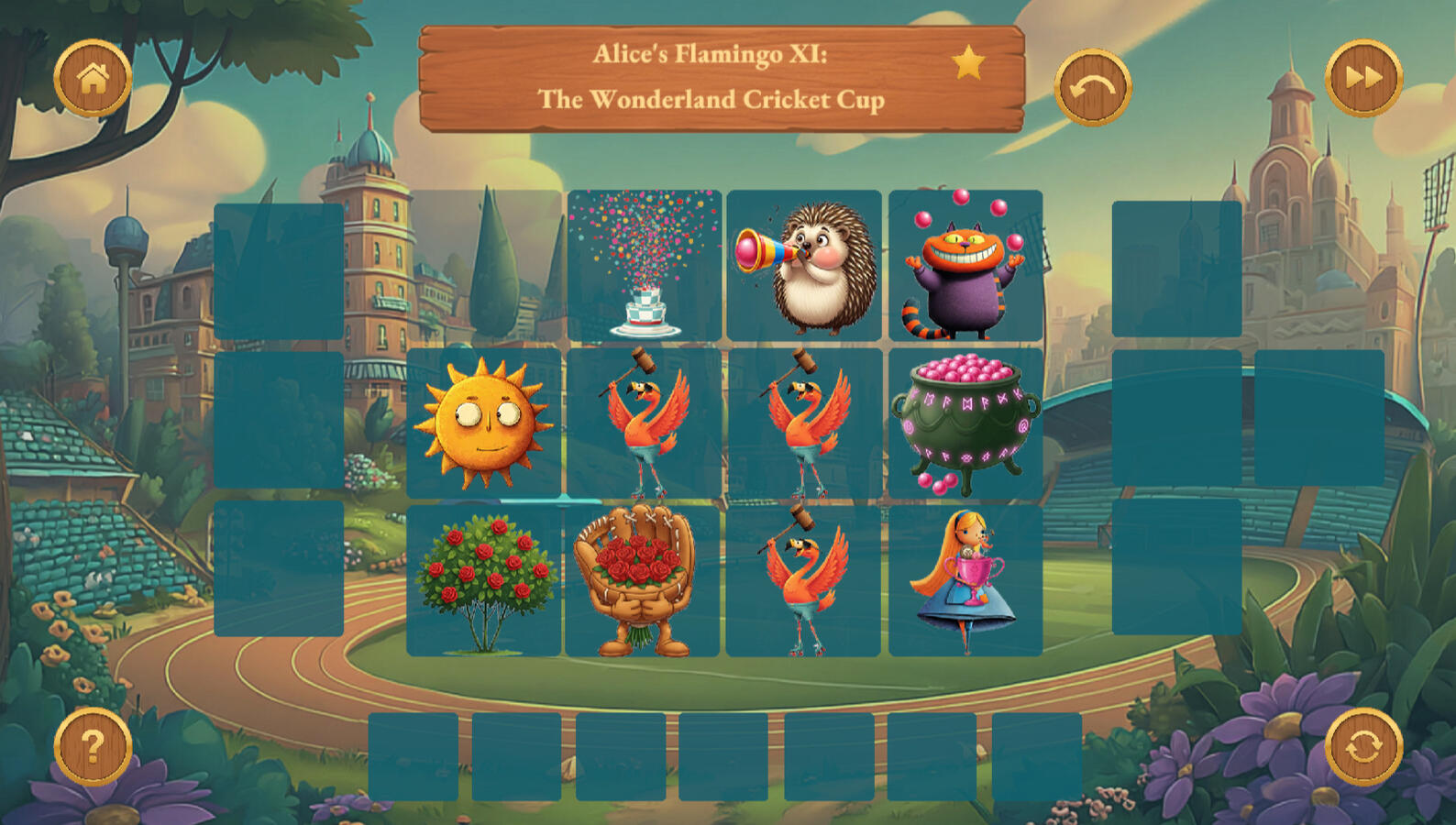Viewport: 1456px width, 825px height.
Task: Select the red rose bush tile
Action: coord(483,580)
